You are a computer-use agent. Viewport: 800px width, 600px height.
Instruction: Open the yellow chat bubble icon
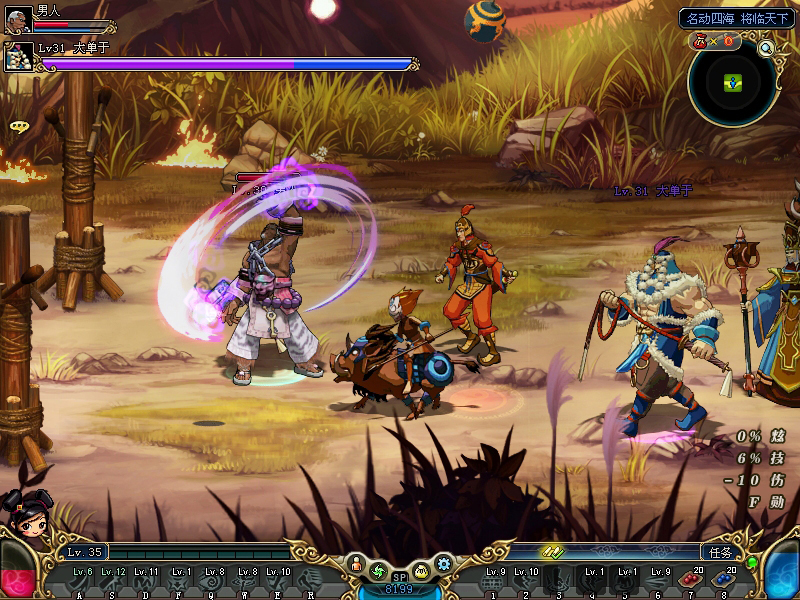point(18,127)
